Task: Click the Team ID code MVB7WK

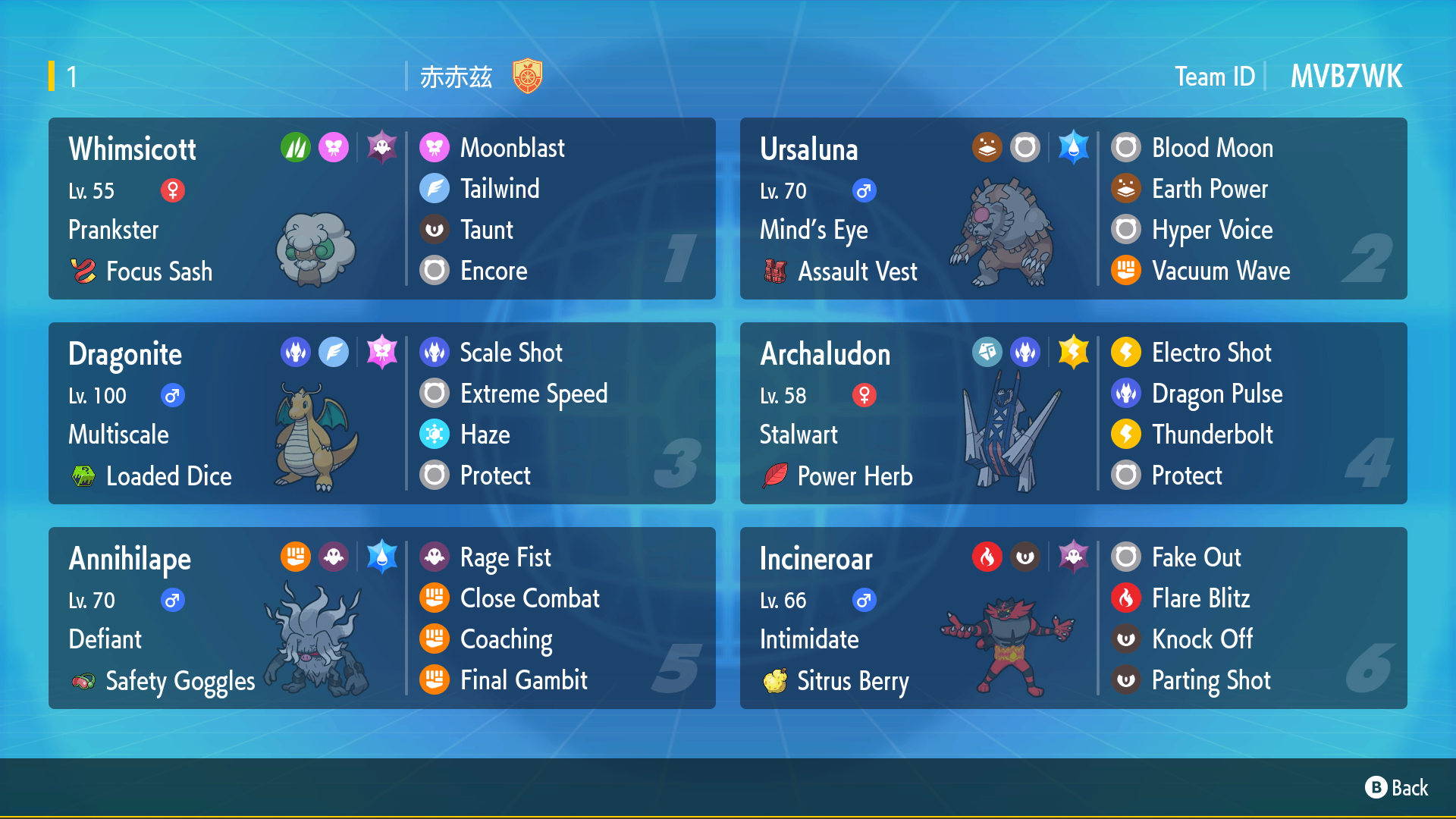Action: coord(1346,77)
